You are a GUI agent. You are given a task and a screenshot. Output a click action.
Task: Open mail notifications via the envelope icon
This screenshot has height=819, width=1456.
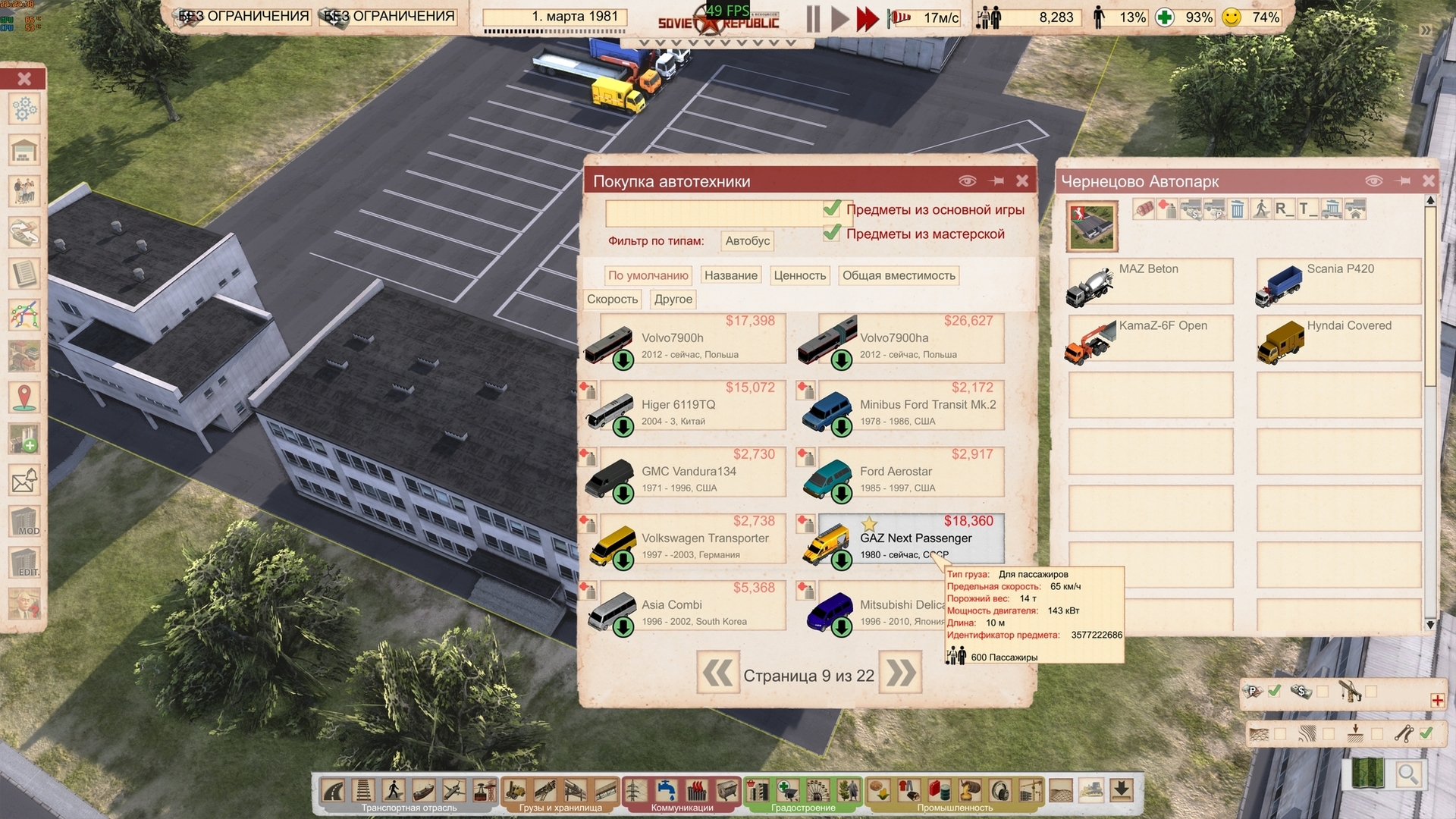(24, 480)
